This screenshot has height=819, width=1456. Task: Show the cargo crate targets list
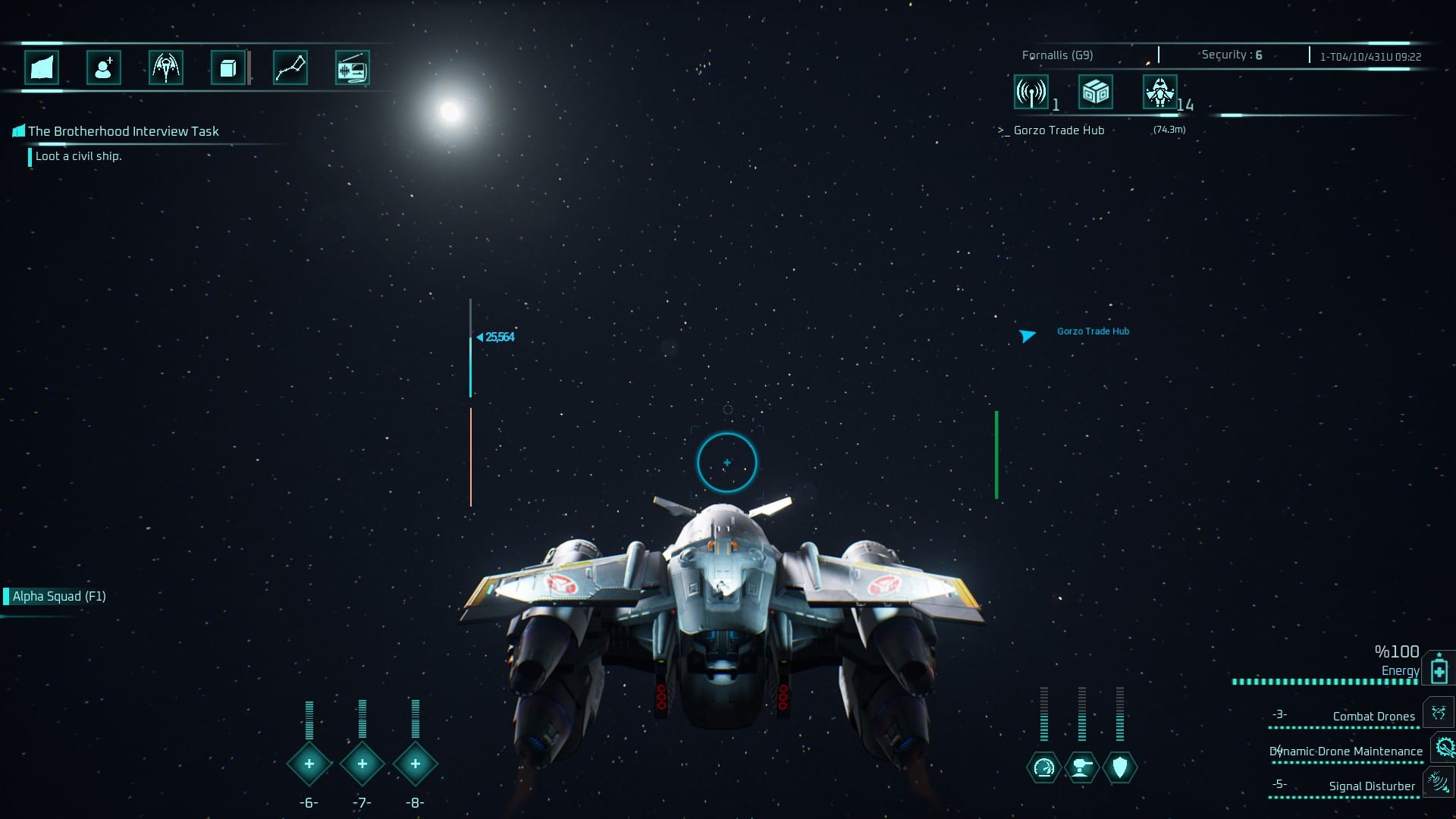(x=1096, y=93)
